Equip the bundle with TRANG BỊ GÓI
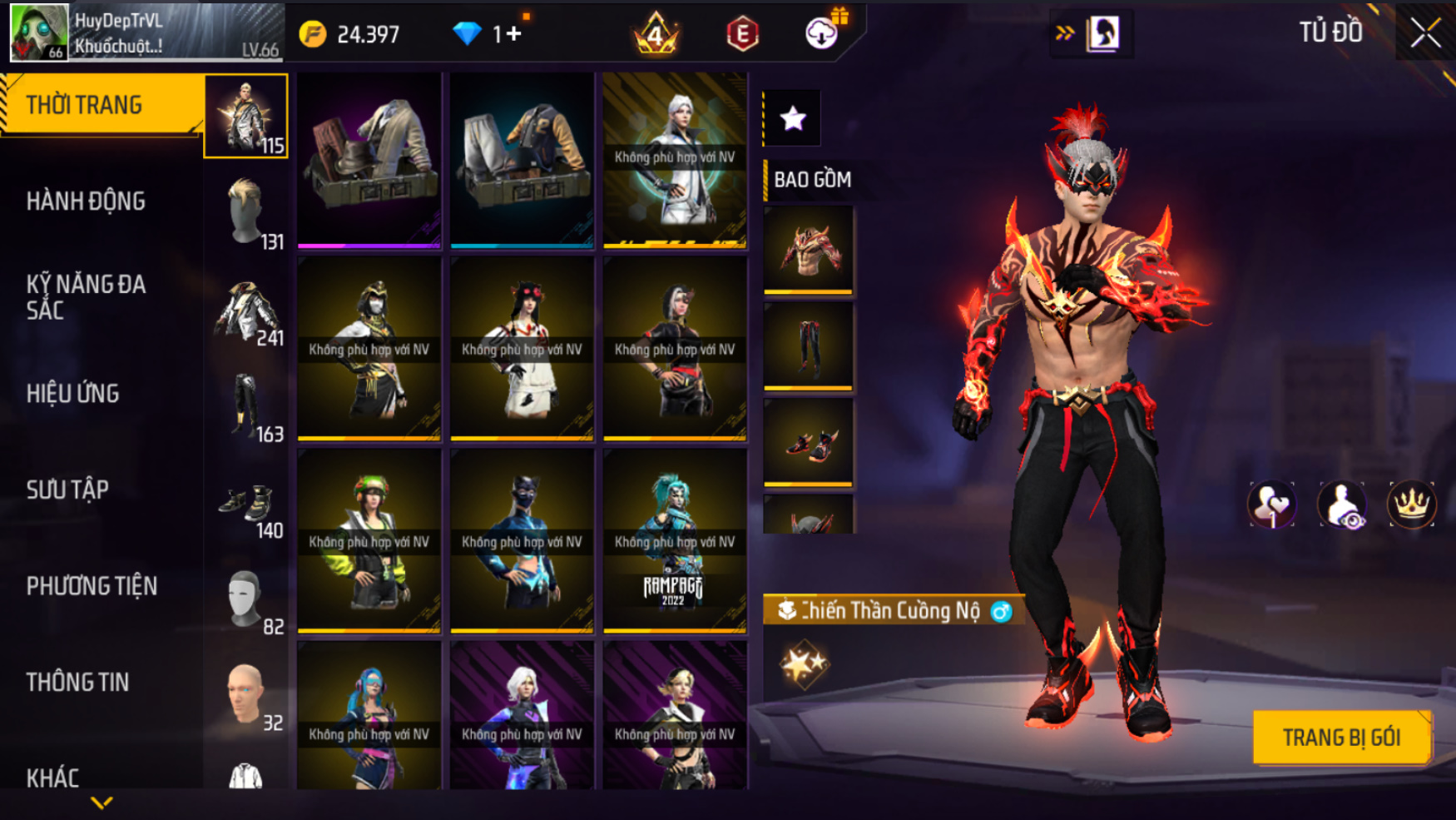Screen dimensions: 1456x820 [x=1341, y=738]
